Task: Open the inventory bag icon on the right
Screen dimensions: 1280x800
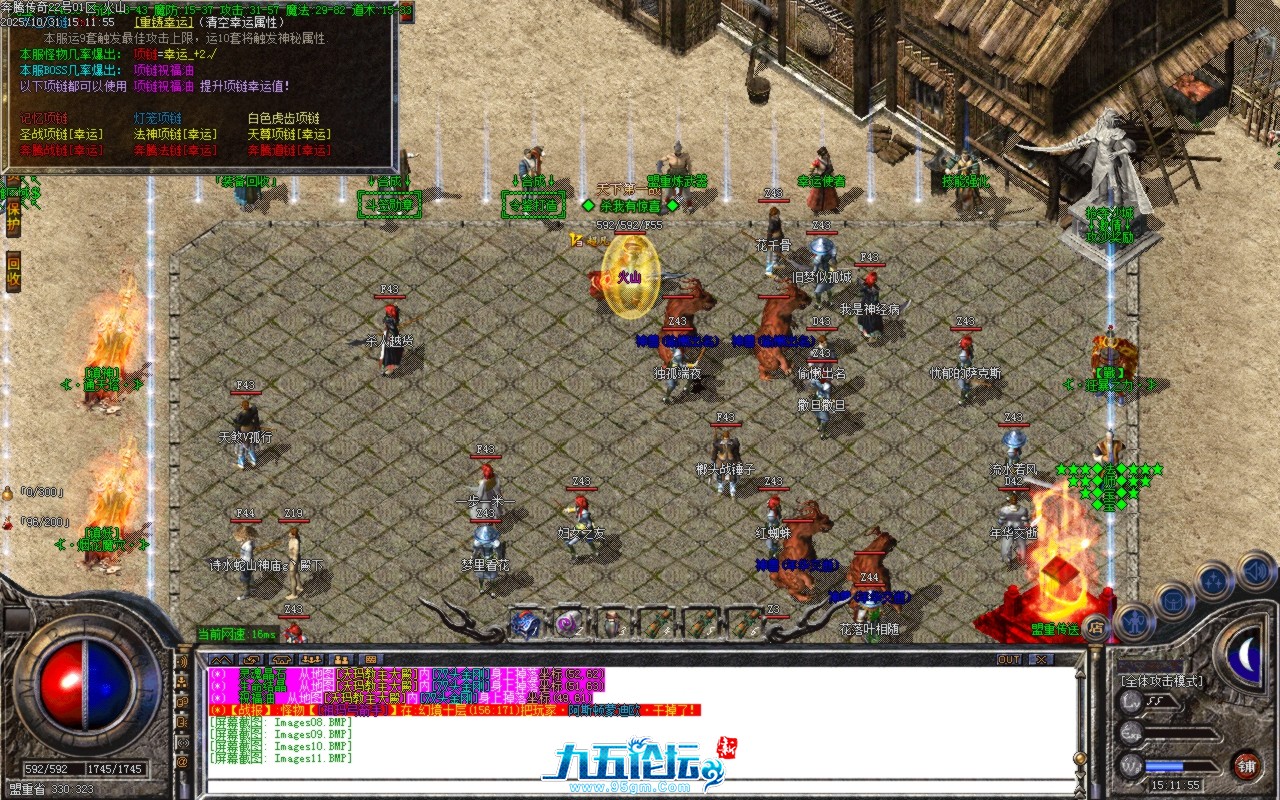Action: tap(1173, 601)
